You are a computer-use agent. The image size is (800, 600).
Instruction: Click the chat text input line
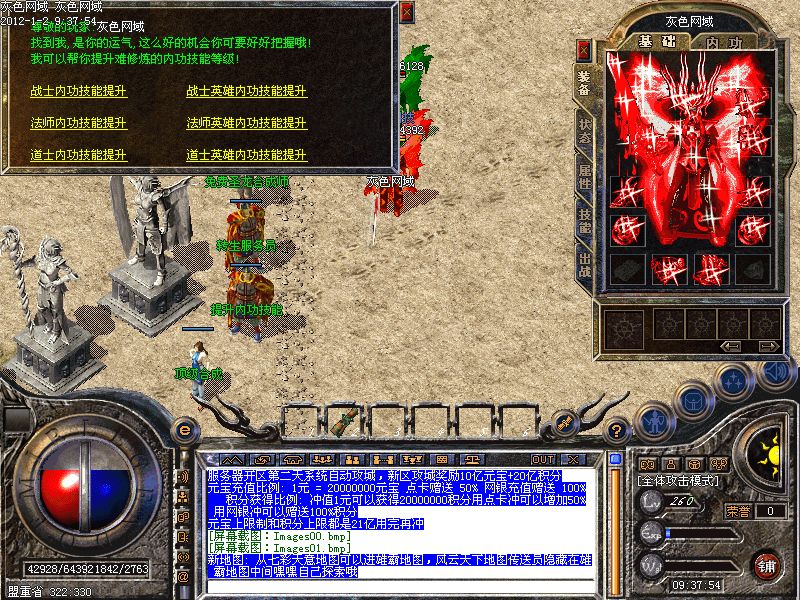(400, 586)
